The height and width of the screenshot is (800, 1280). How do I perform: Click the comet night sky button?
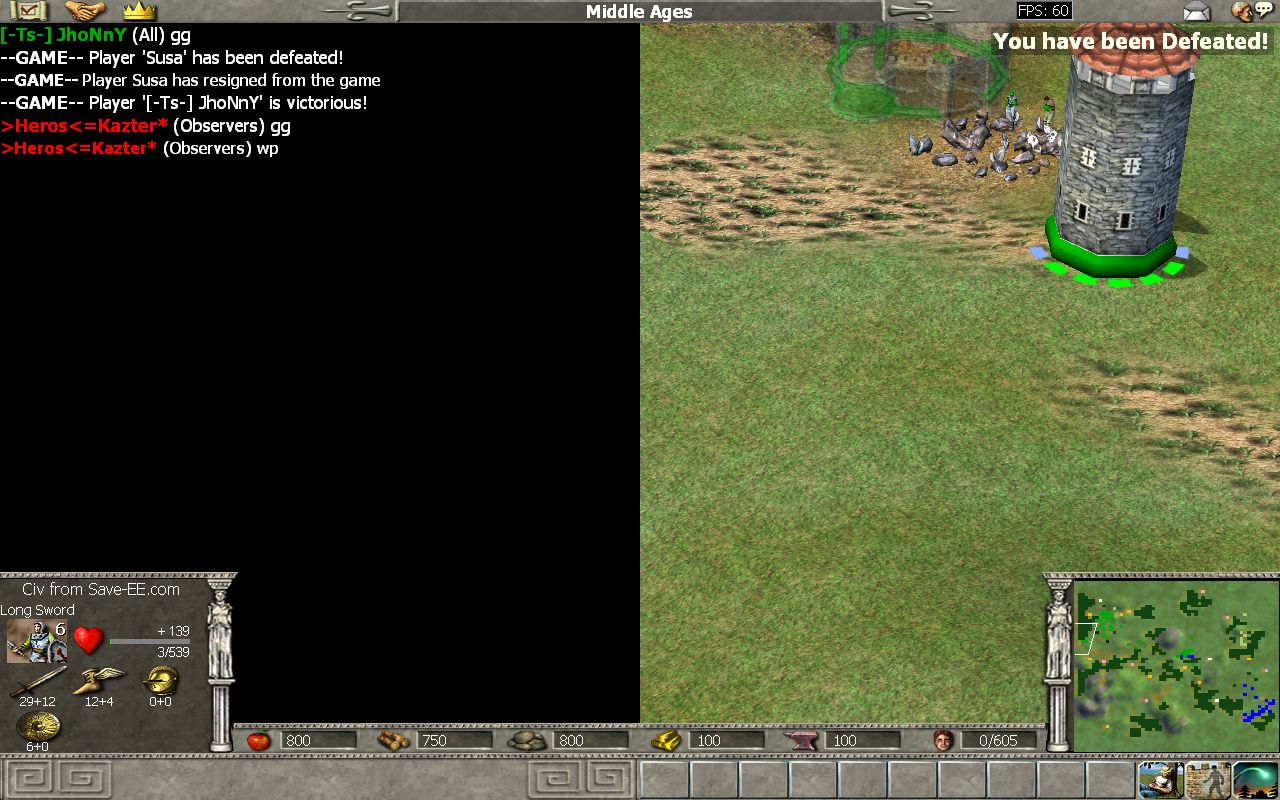point(1256,780)
